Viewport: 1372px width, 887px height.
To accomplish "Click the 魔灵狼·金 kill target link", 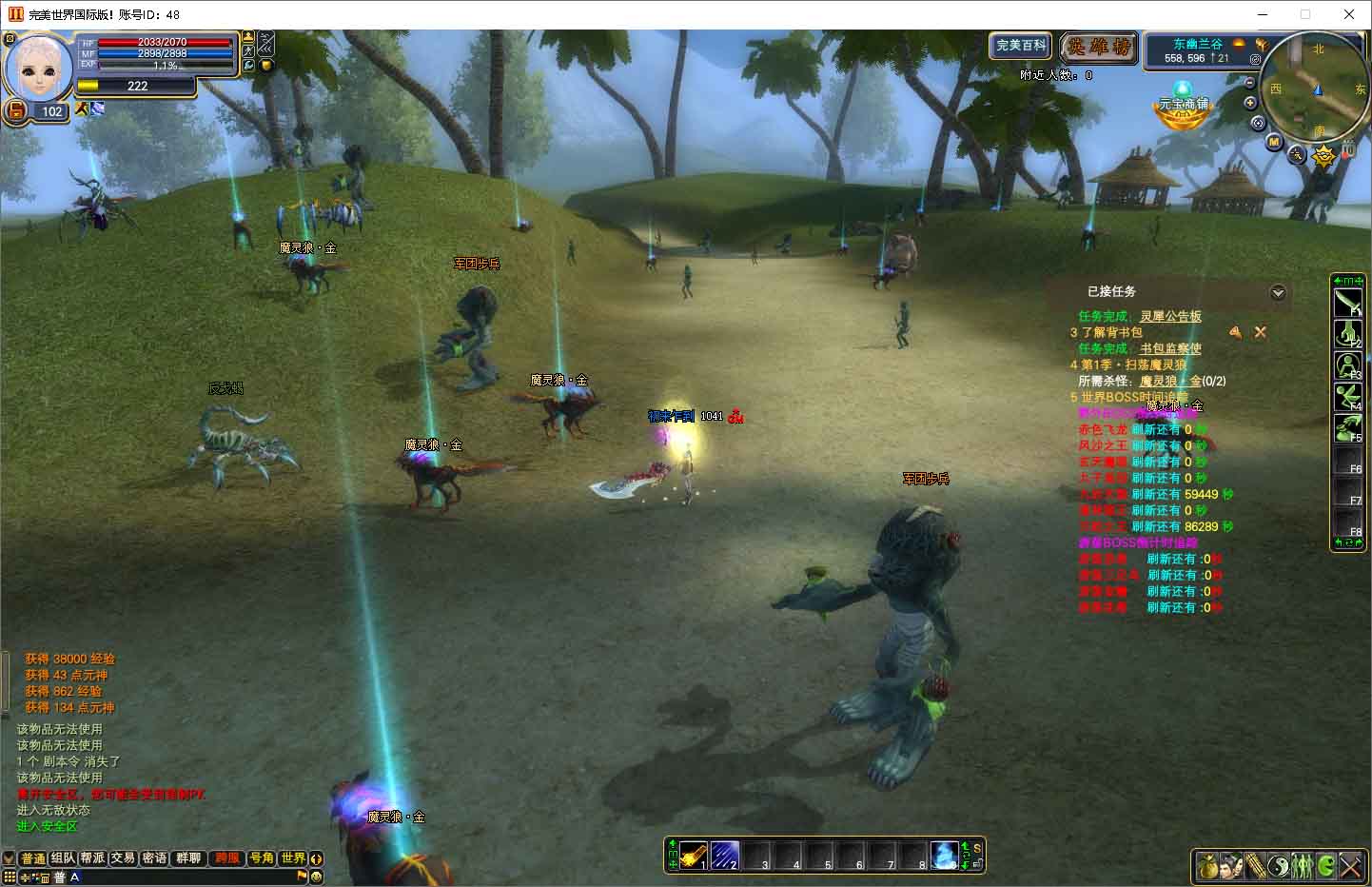I will click(1170, 381).
